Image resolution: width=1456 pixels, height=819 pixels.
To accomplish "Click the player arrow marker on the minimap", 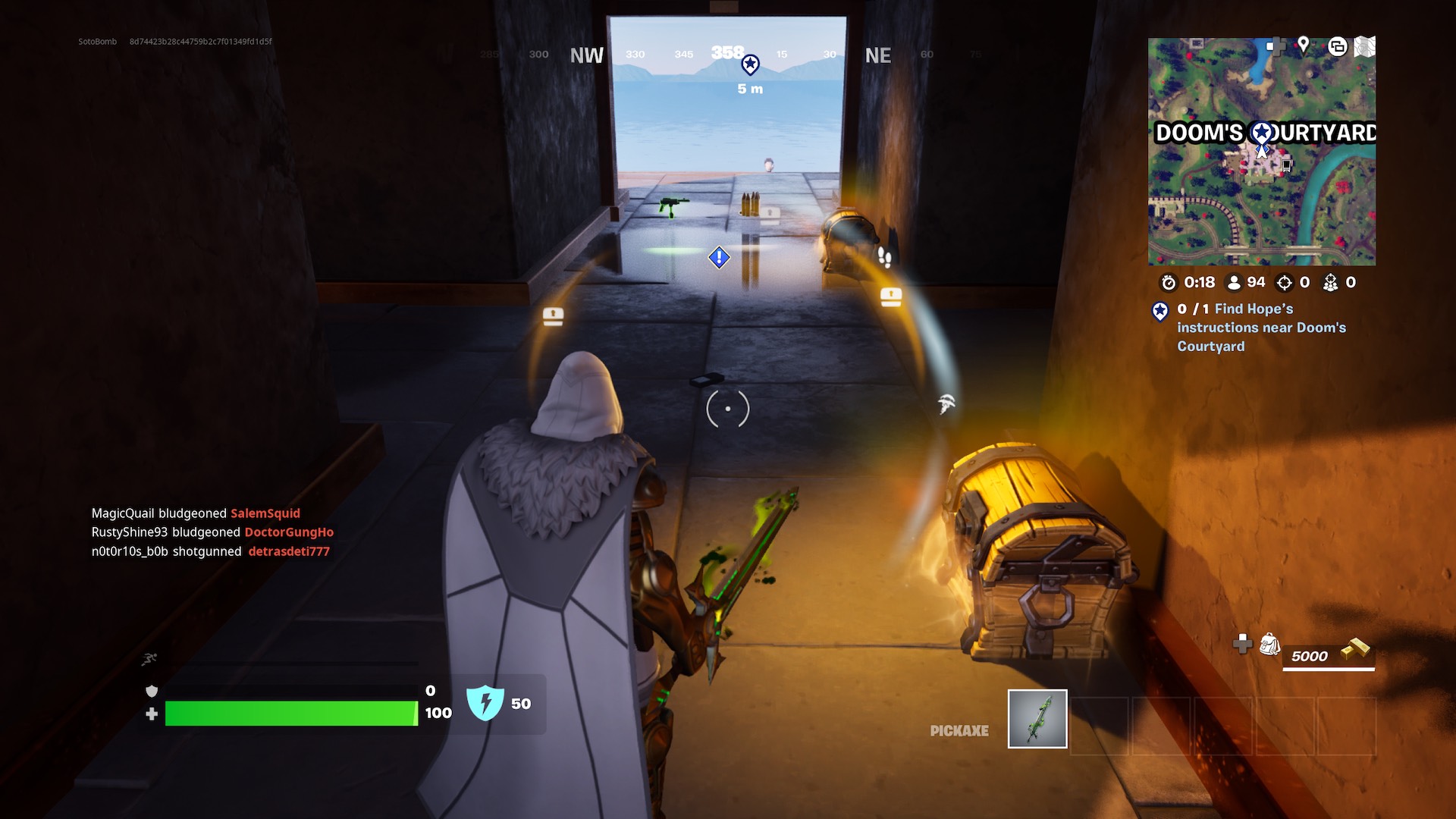I will (1261, 153).
